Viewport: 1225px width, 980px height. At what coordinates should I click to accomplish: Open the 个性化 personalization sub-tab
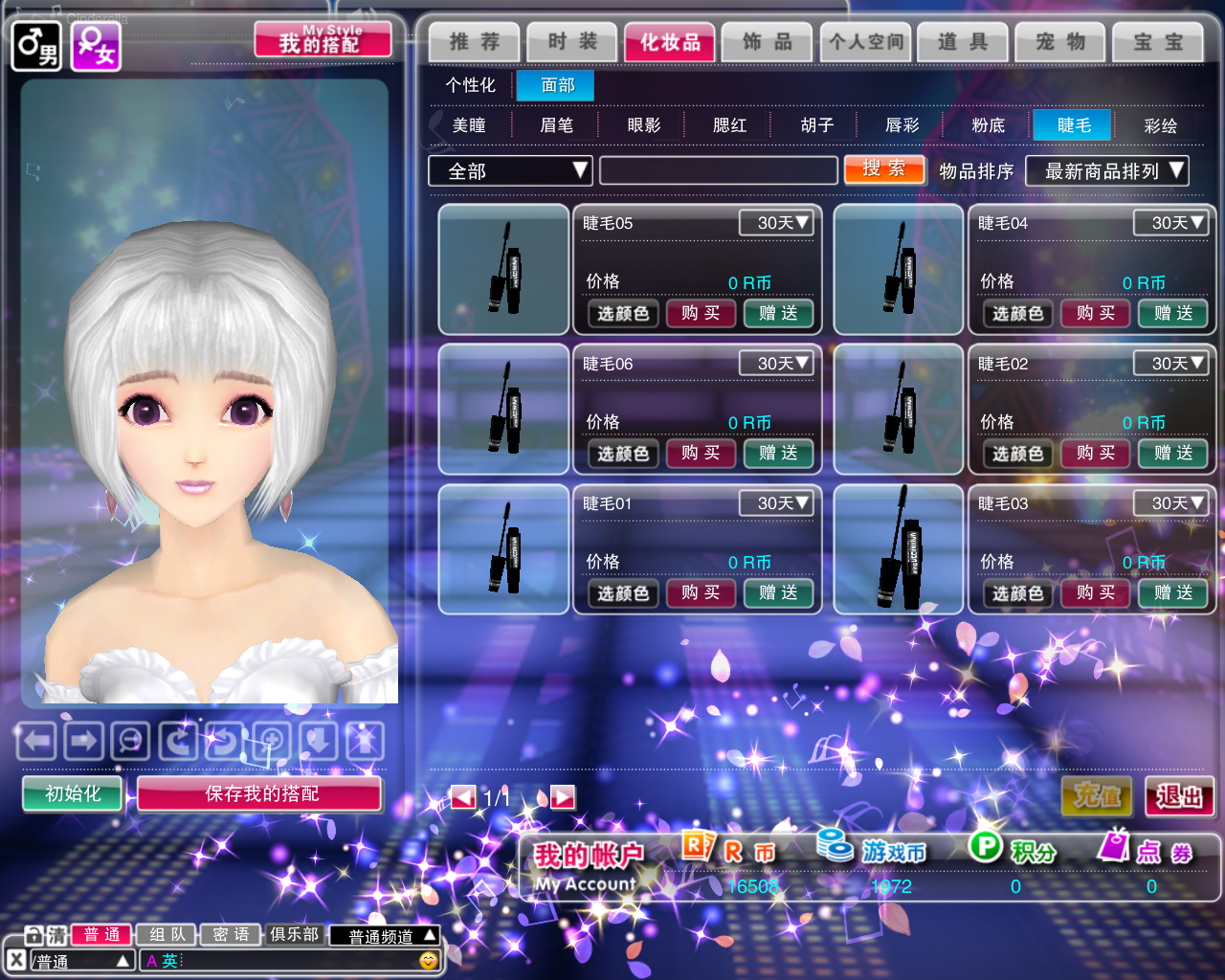coord(470,85)
